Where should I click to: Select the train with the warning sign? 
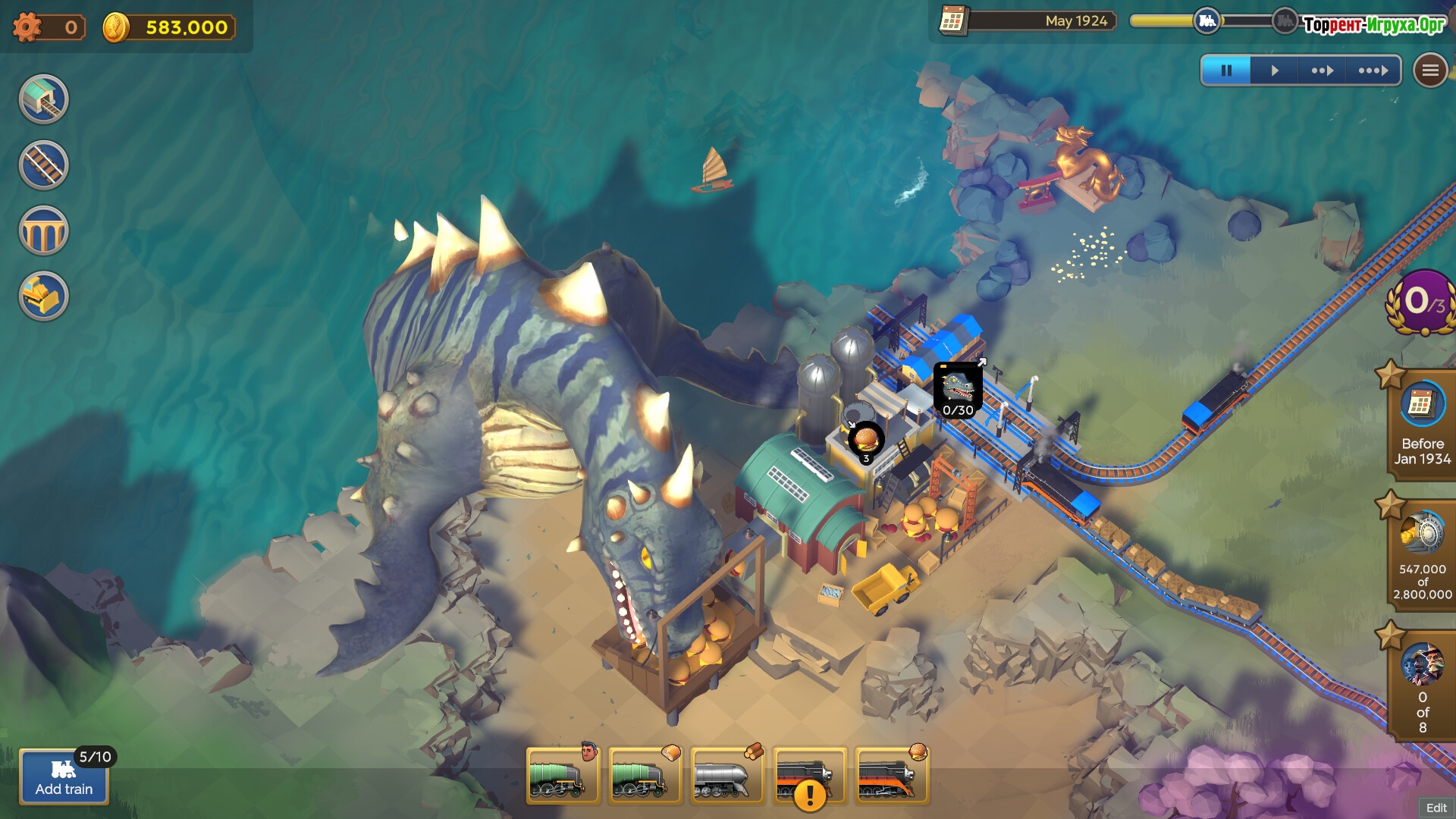(x=808, y=776)
